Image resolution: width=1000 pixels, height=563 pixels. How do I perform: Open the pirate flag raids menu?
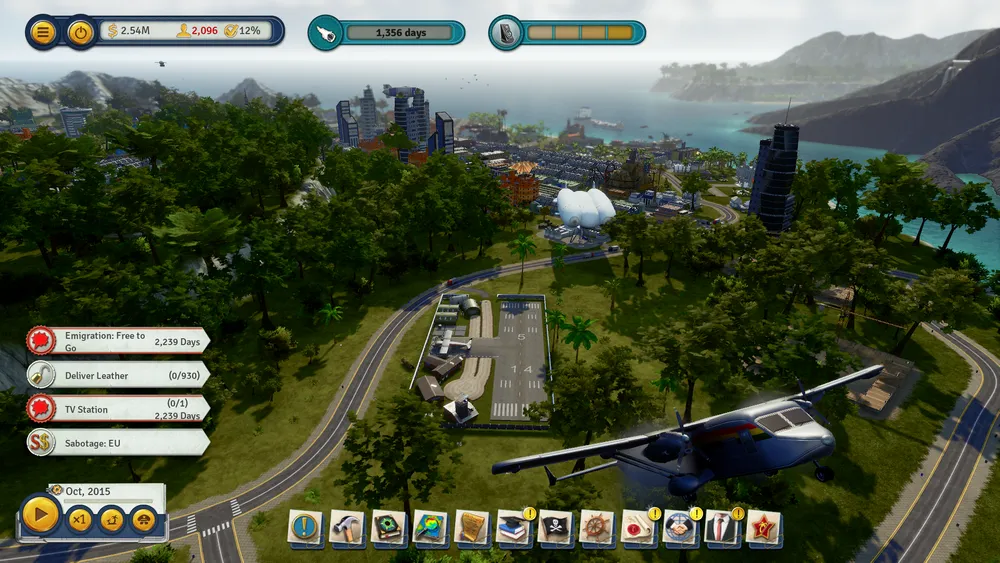pos(555,527)
